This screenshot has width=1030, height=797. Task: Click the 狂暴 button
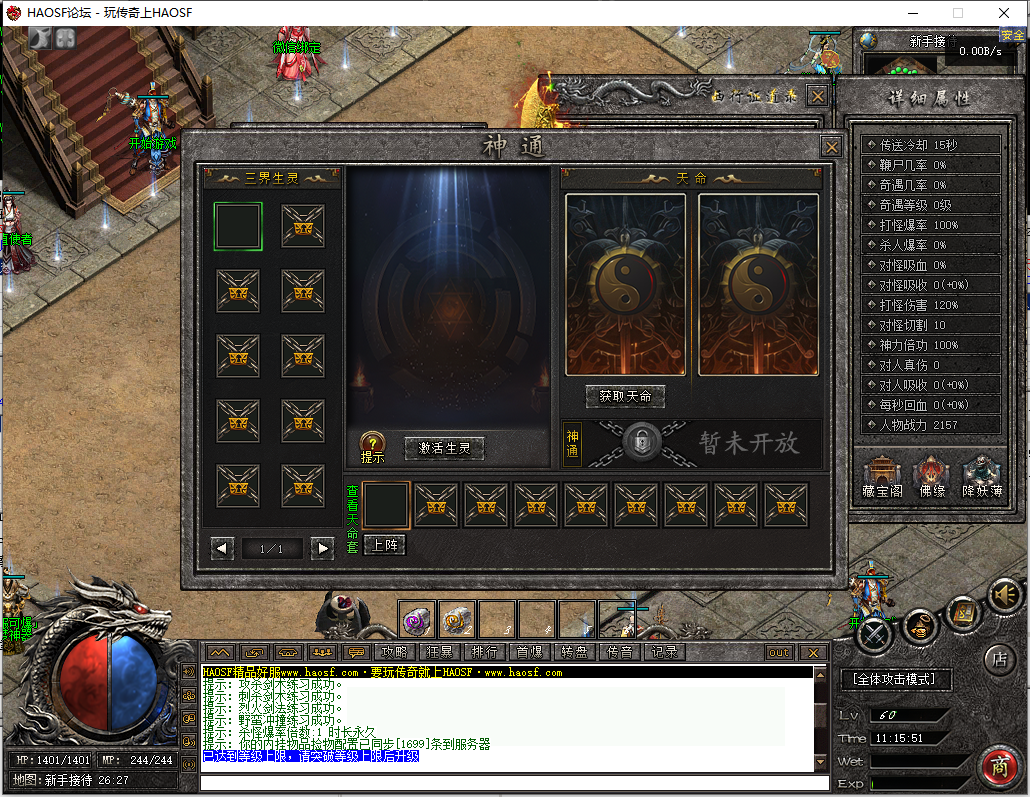(440, 652)
